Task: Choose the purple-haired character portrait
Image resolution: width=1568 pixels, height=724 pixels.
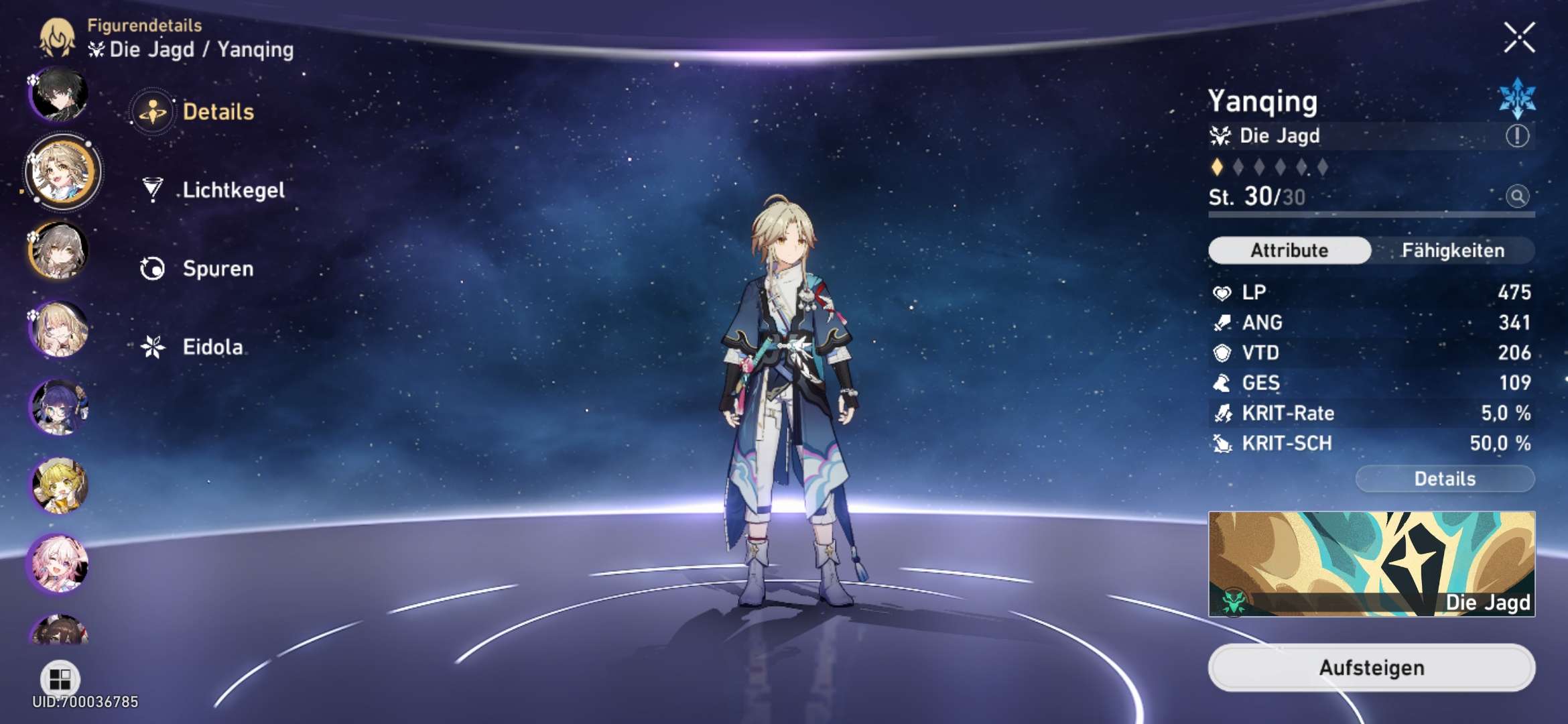Action: (x=60, y=408)
